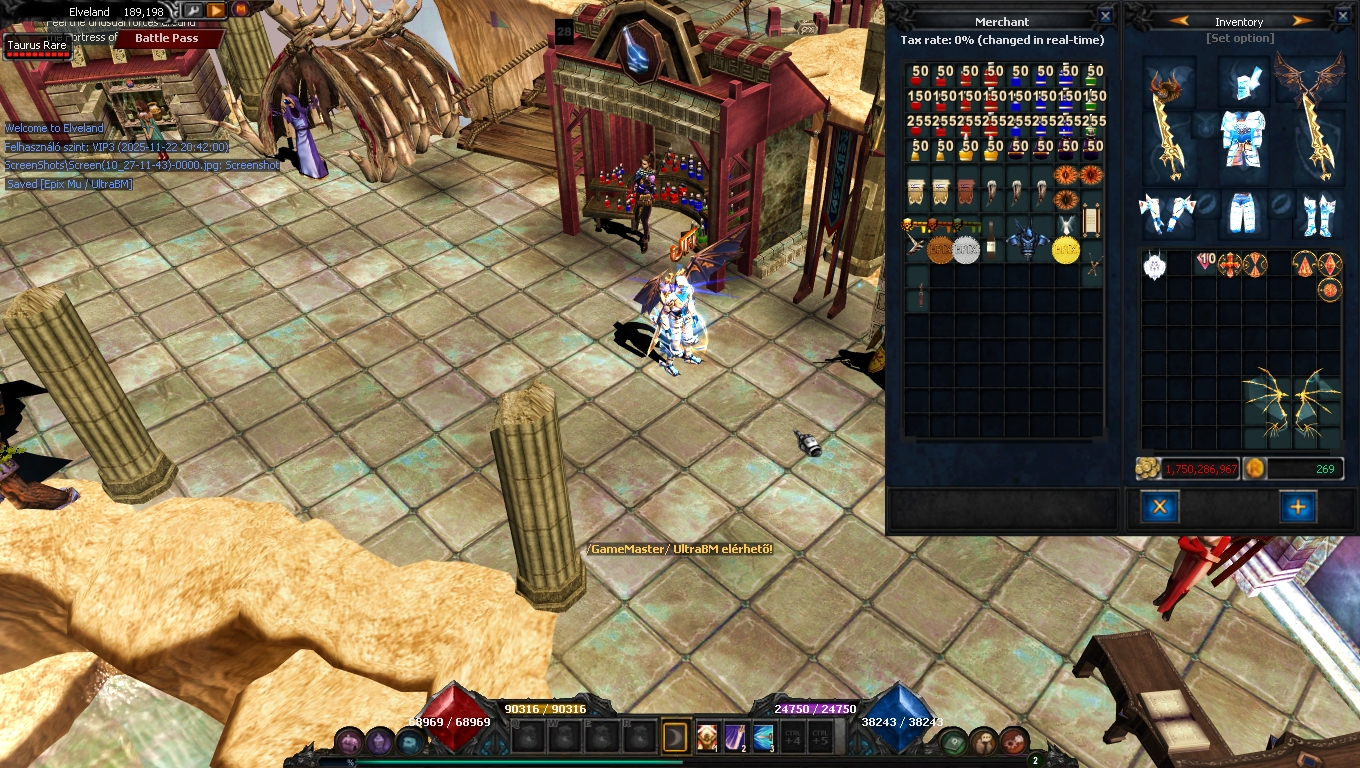Click the Set option label

(x=1240, y=38)
